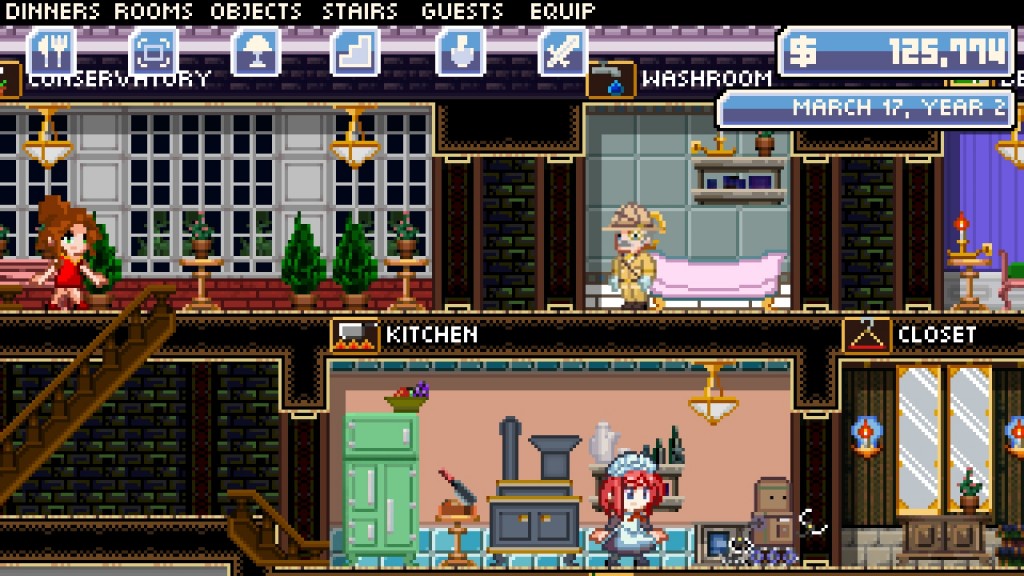Show the Guests menu icon

pos(461,52)
